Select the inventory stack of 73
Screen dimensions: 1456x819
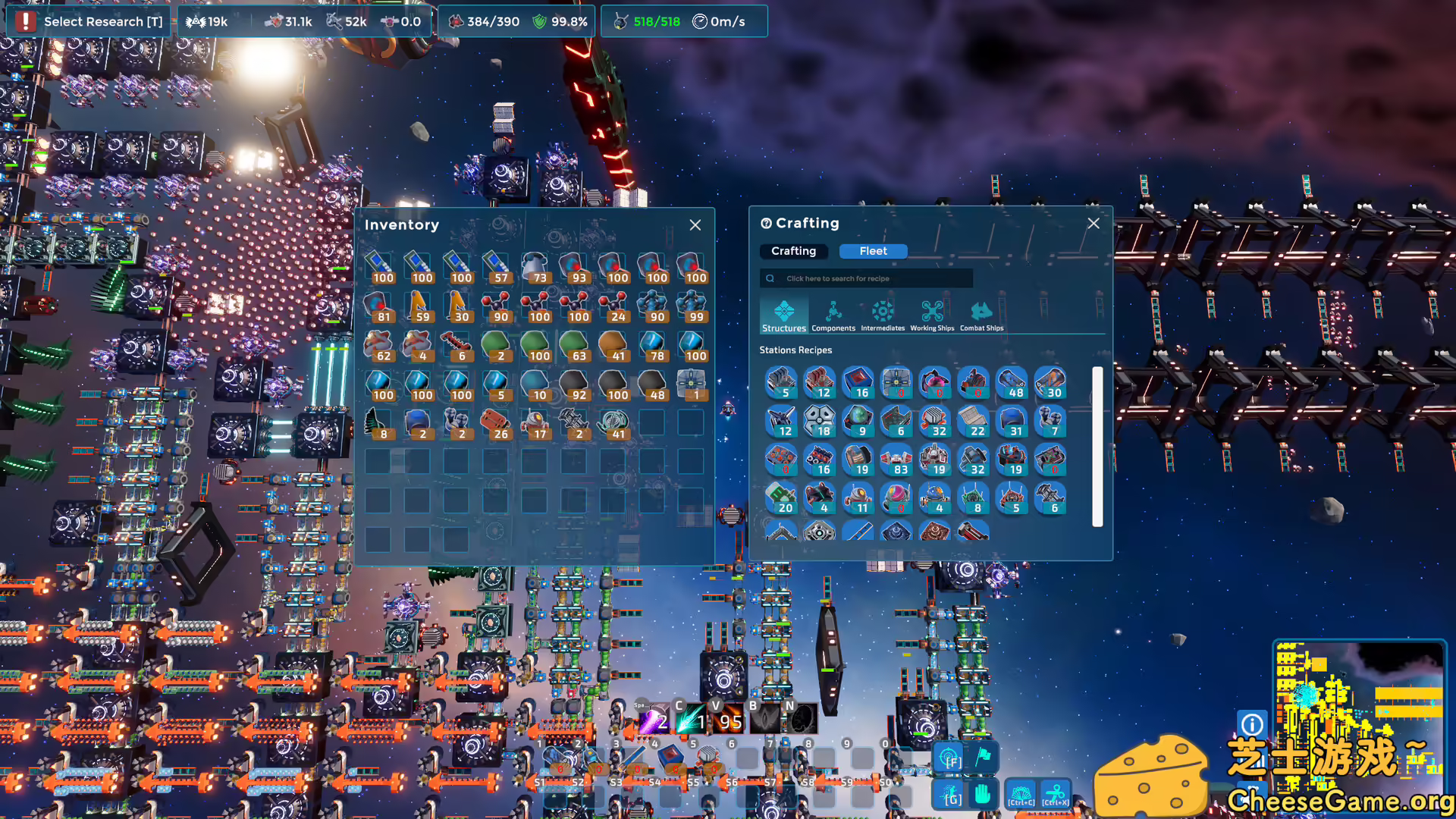[535, 268]
